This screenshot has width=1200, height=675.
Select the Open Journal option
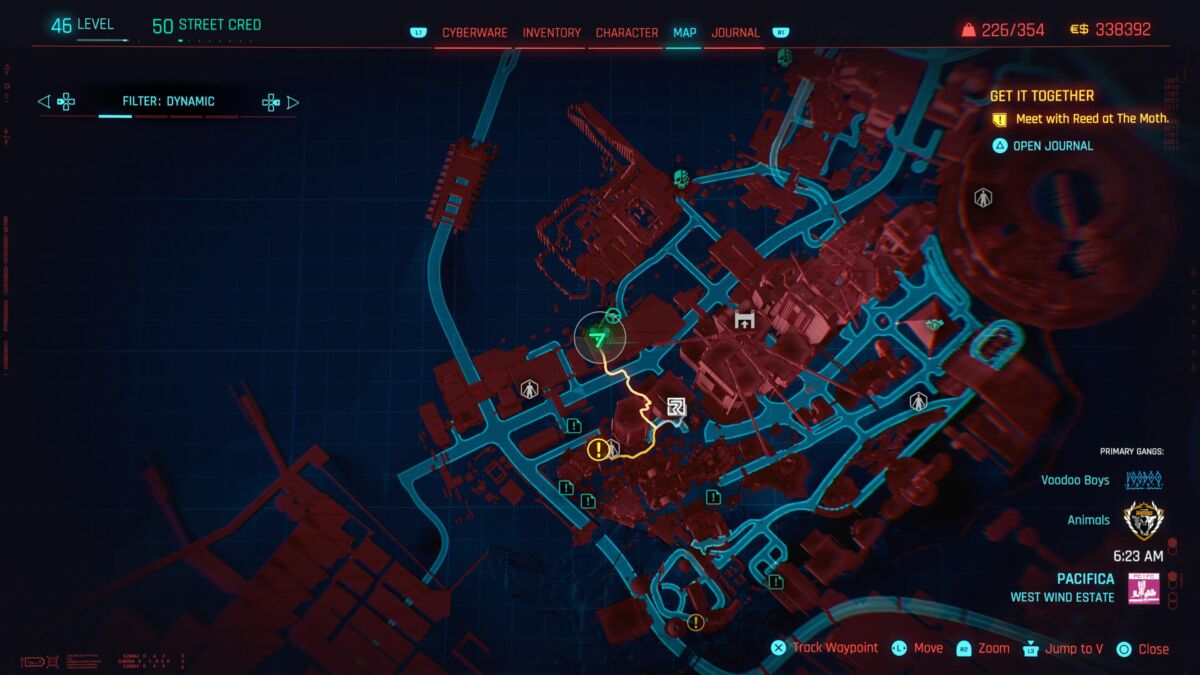click(1052, 146)
